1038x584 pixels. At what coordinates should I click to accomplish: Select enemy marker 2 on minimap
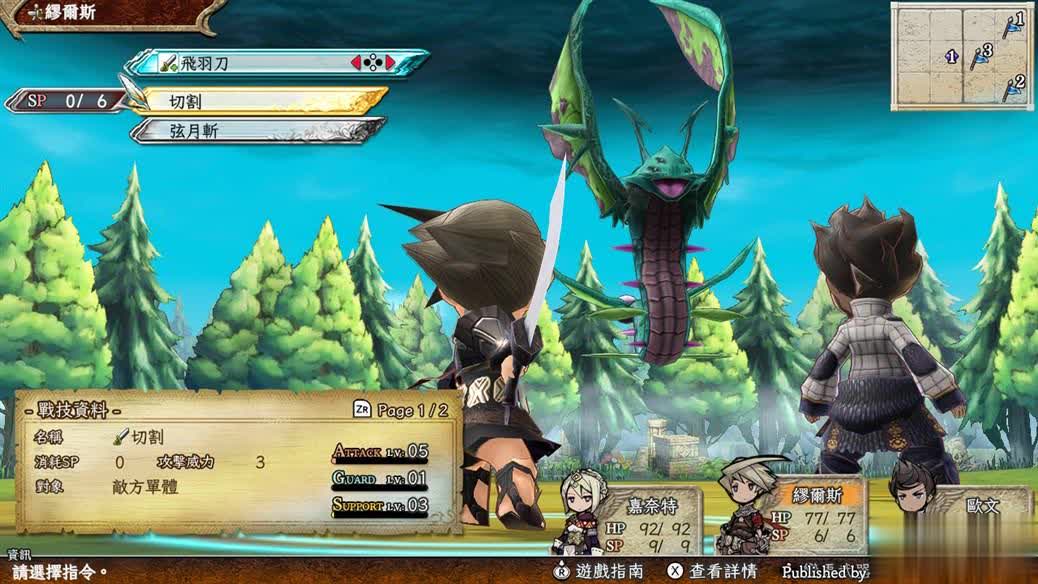(x=1014, y=88)
